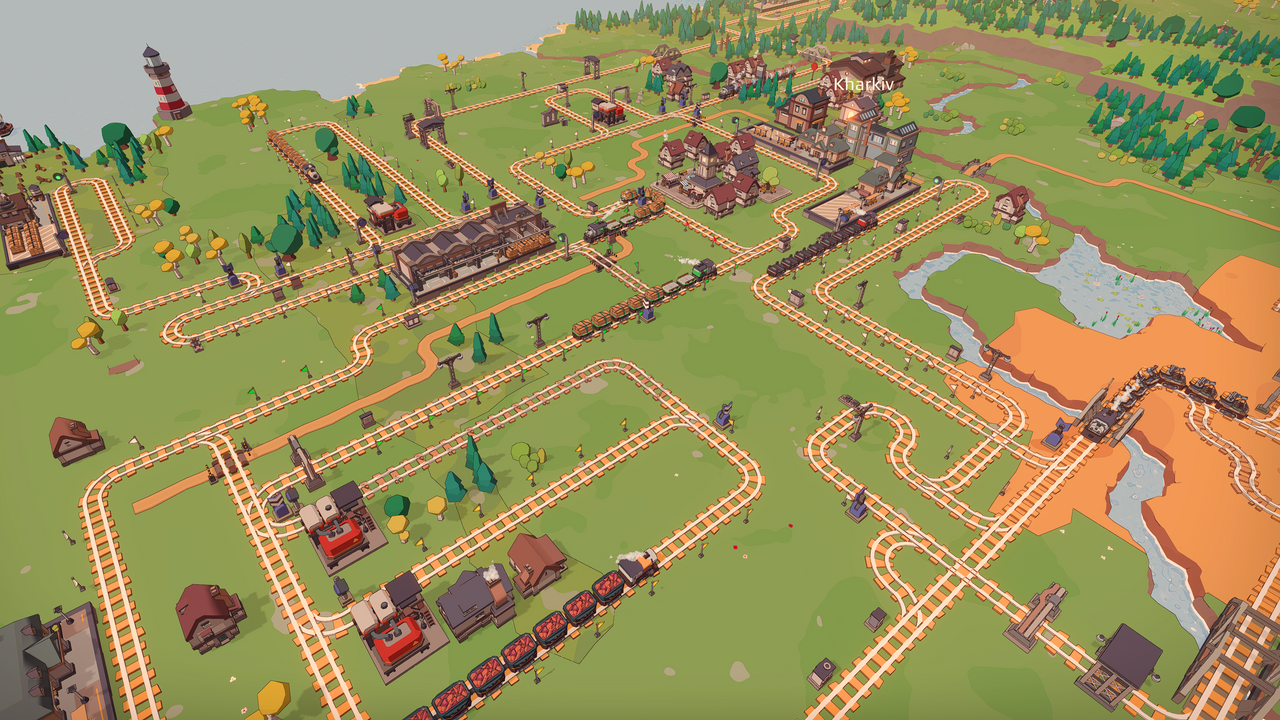This screenshot has width=1280, height=720.
Task: Select the Kharkiv city name label
Action: coord(862,85)
